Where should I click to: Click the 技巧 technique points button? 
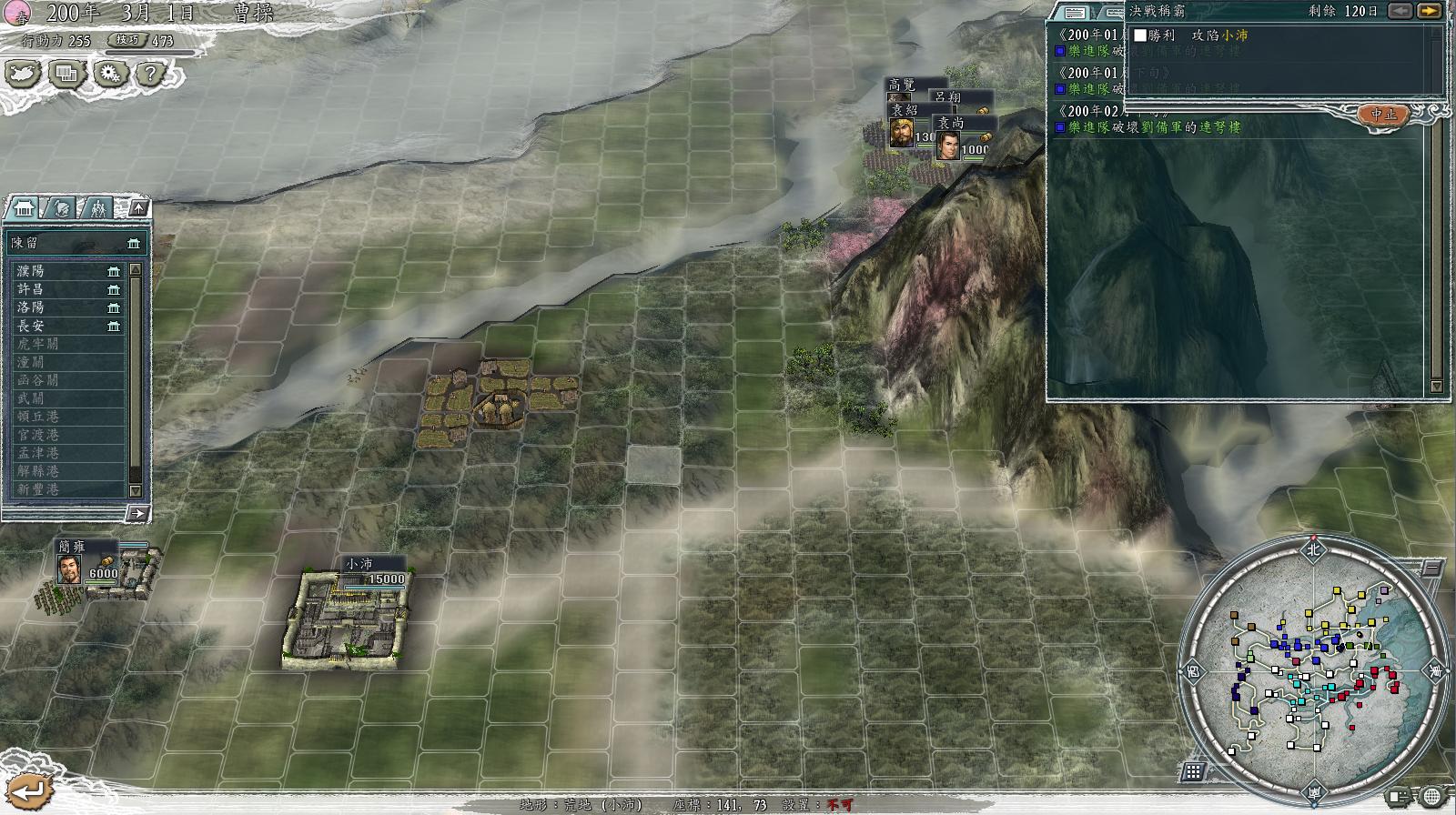click(x=127, y=40)
